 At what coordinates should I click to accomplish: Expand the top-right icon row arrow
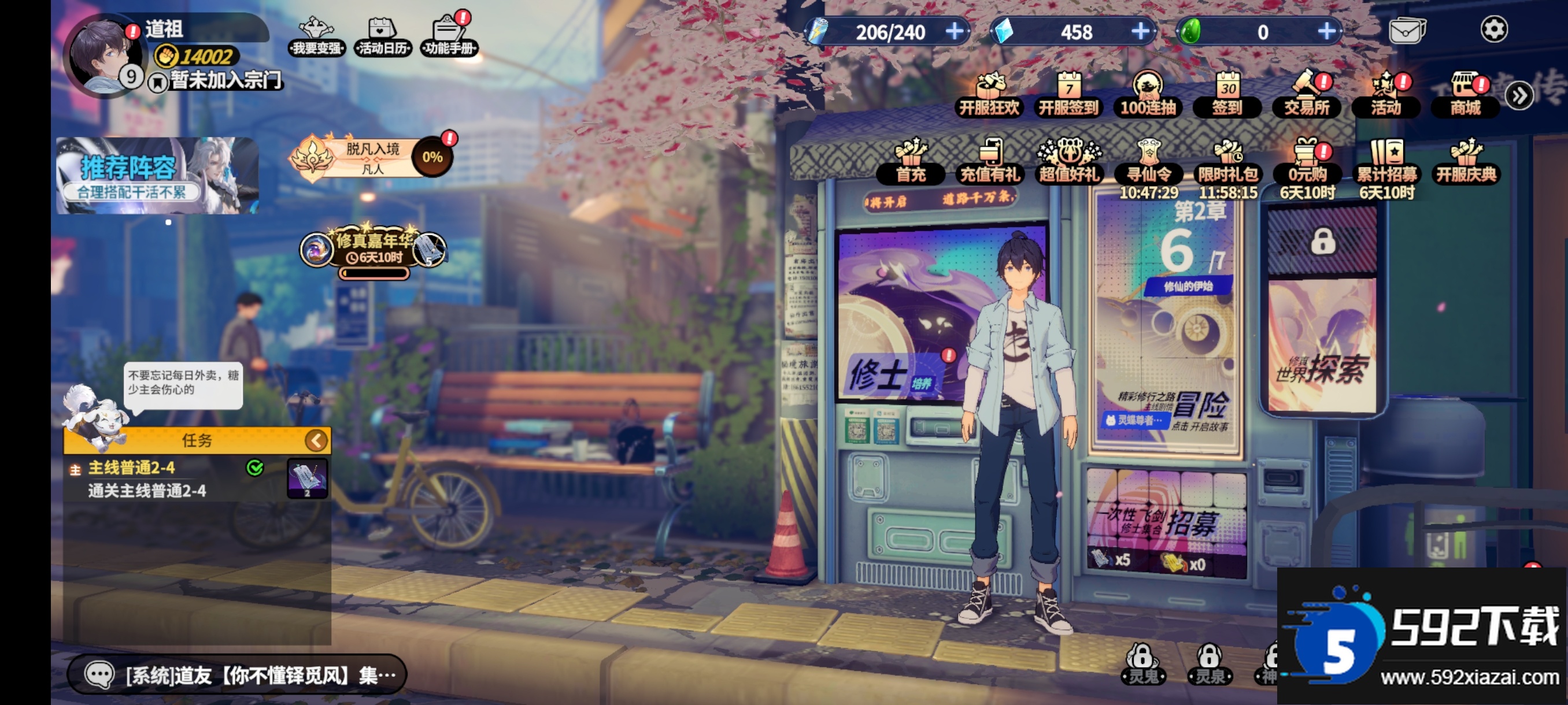click(1519, 95)
